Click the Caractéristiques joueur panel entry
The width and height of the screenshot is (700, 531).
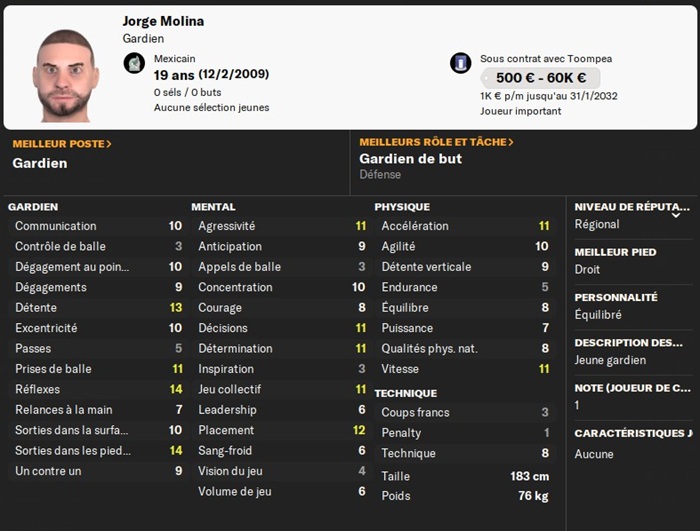click(x=632, y=443)
